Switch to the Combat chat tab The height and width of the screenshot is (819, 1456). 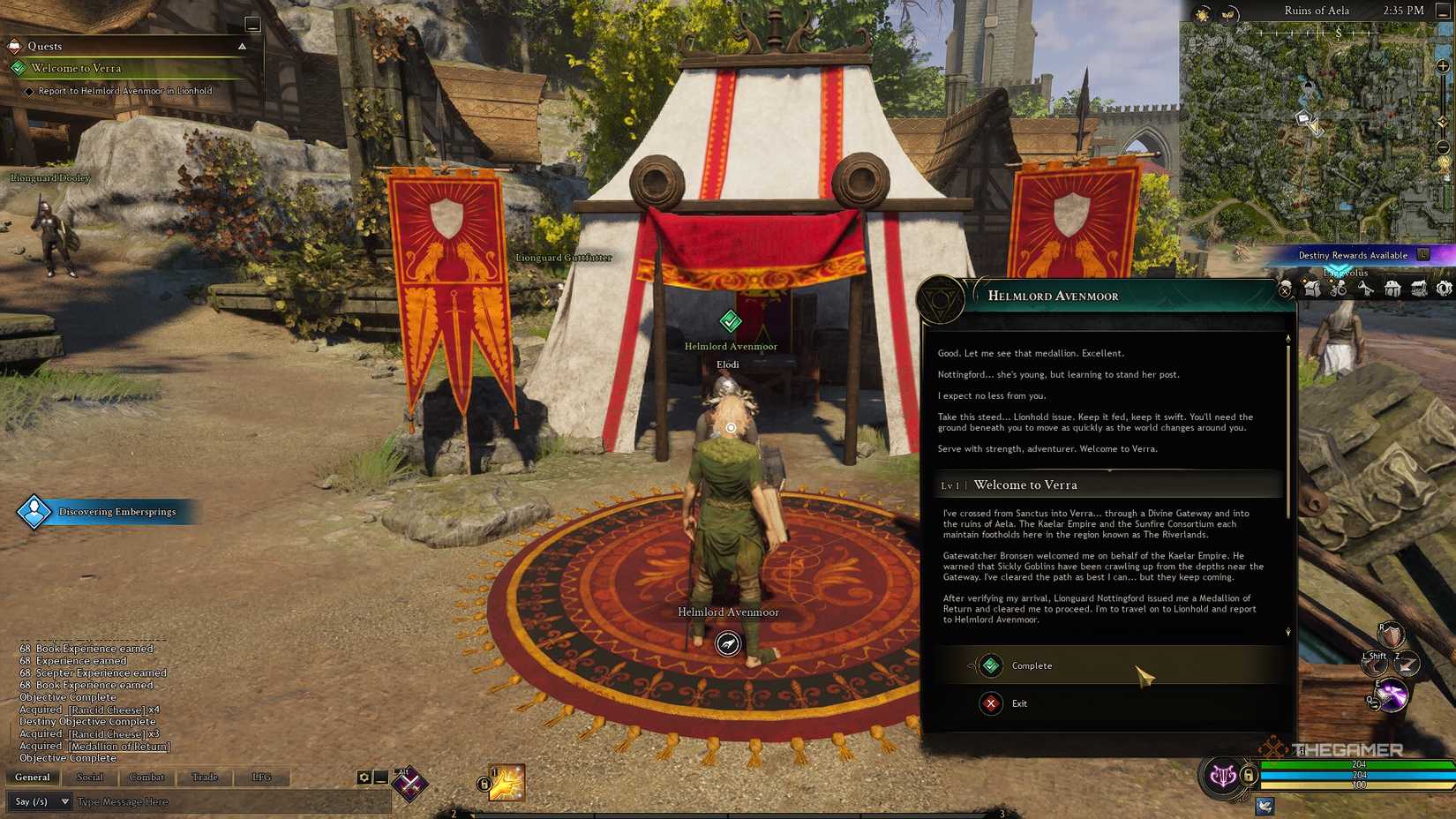(146, 777)
